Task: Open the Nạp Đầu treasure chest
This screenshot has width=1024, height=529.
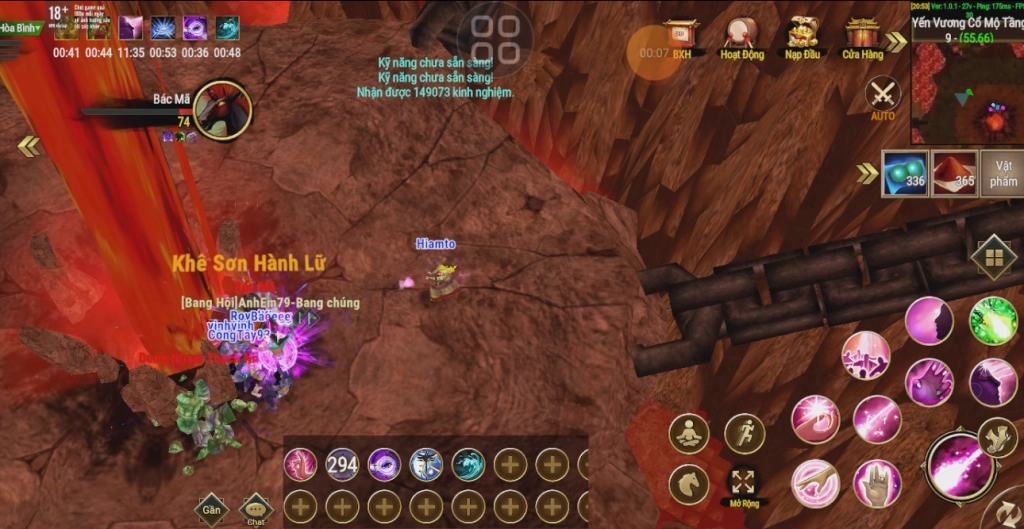Action: pos(802,38)
